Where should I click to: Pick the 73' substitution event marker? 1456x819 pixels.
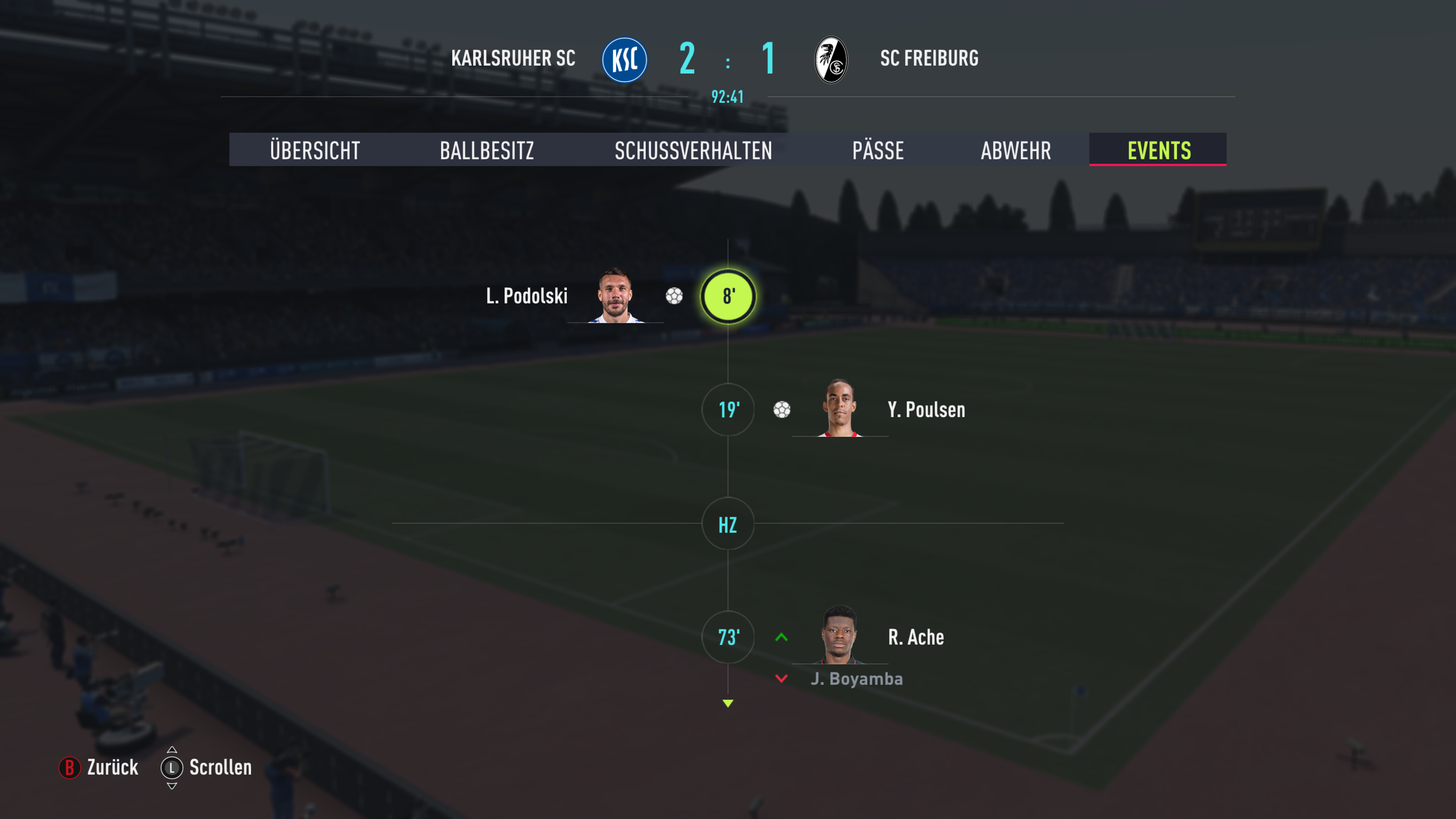(728, 637)
